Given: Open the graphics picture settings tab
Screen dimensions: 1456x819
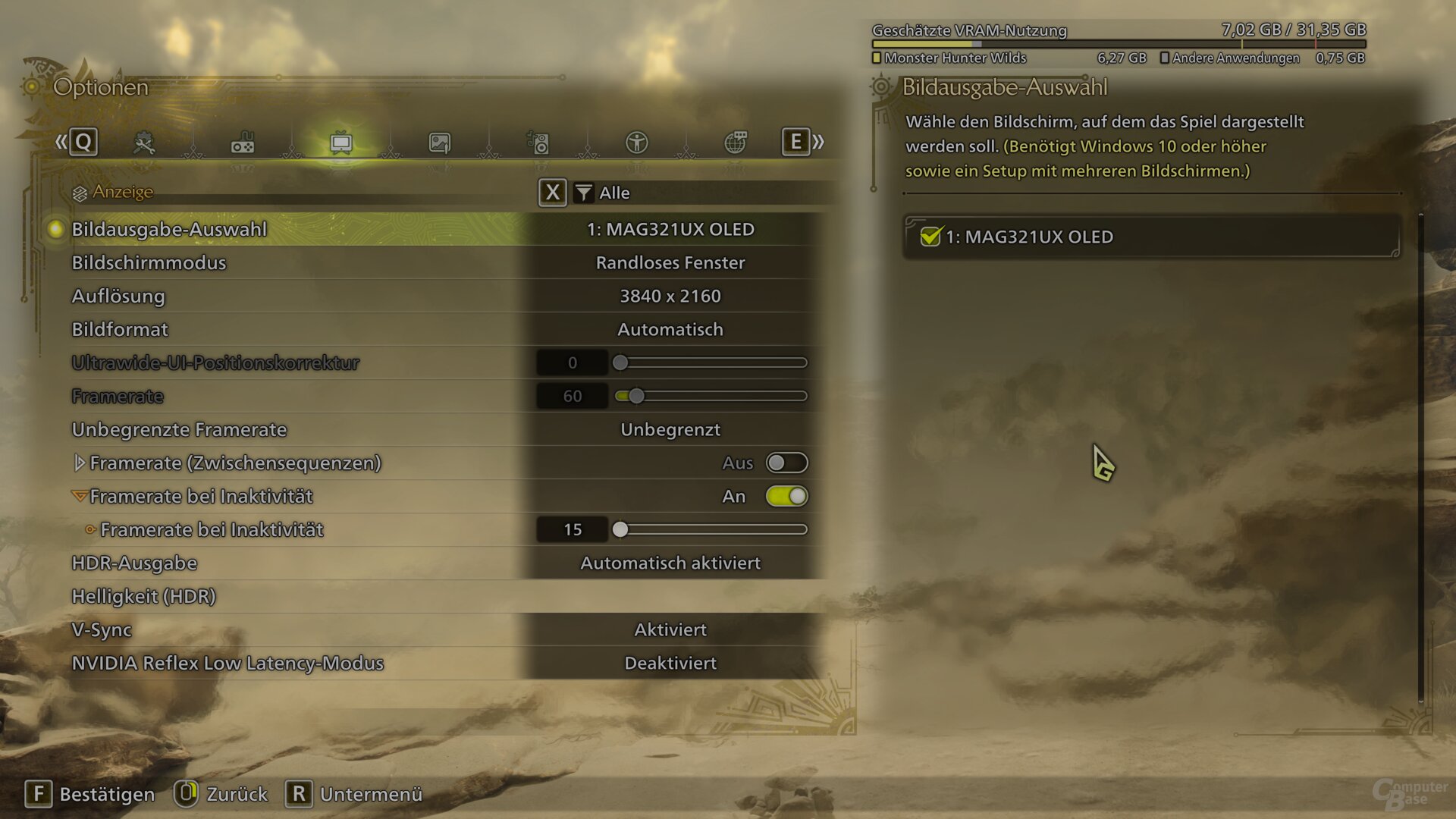Looking at the screenshot, I should coord(440,143).
